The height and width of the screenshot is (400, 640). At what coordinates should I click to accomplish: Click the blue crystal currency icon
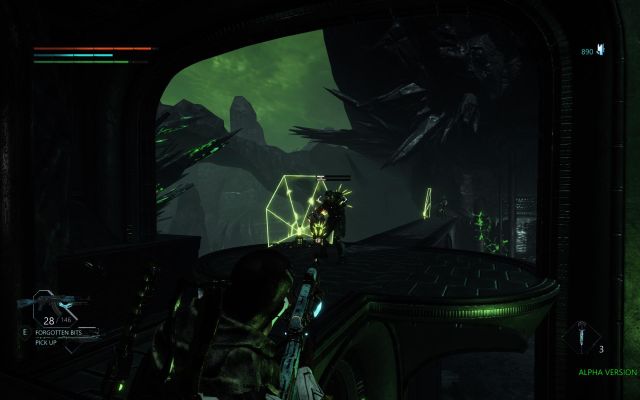point(600,49)
